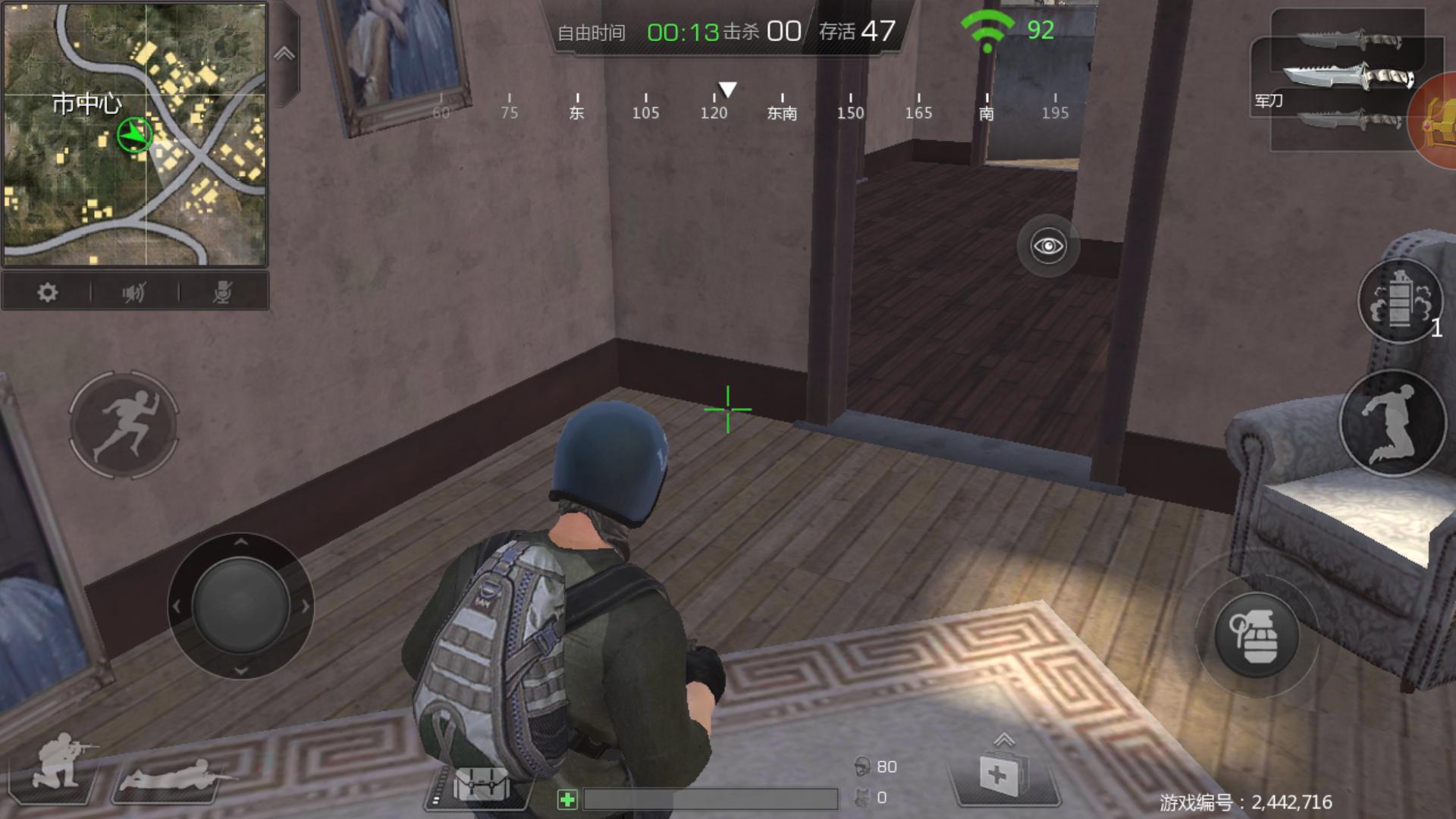Select the smoke grenade item
The width and height of the screenshot is (1456, 819).
click(x=1399, y=302)
